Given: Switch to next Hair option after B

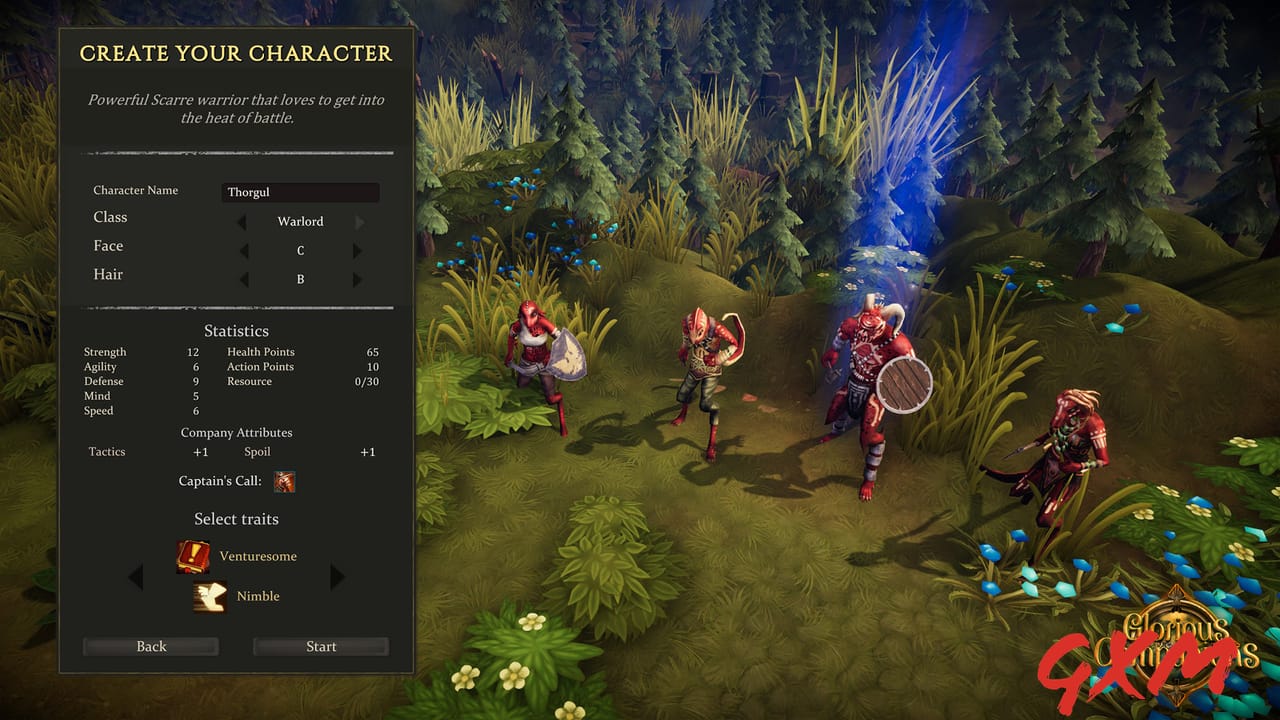Looking at the screenshot, I should (x=357, y=279).
